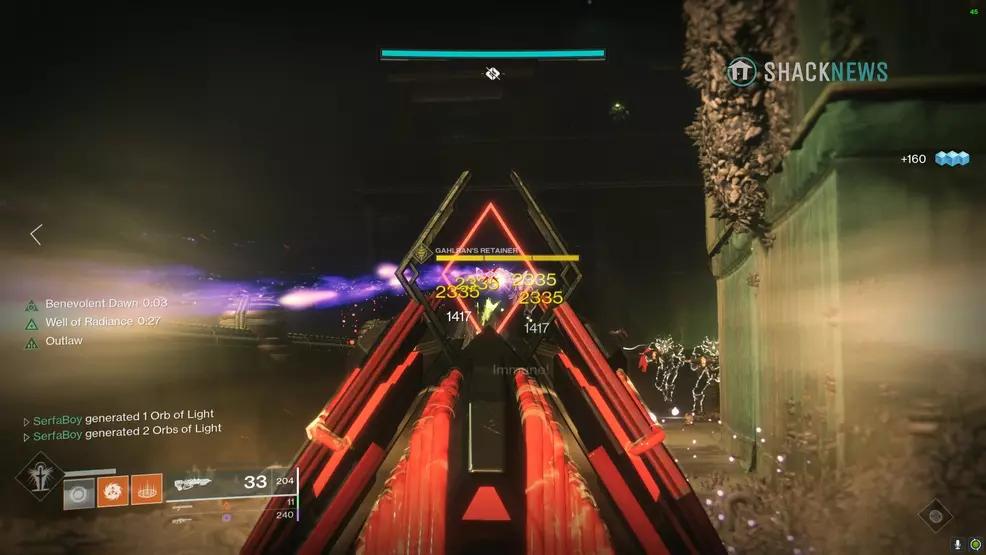The height and width of the screenshot is (555, 986).
Task: Toggle the microphone status icon
Action: [958, 544]
